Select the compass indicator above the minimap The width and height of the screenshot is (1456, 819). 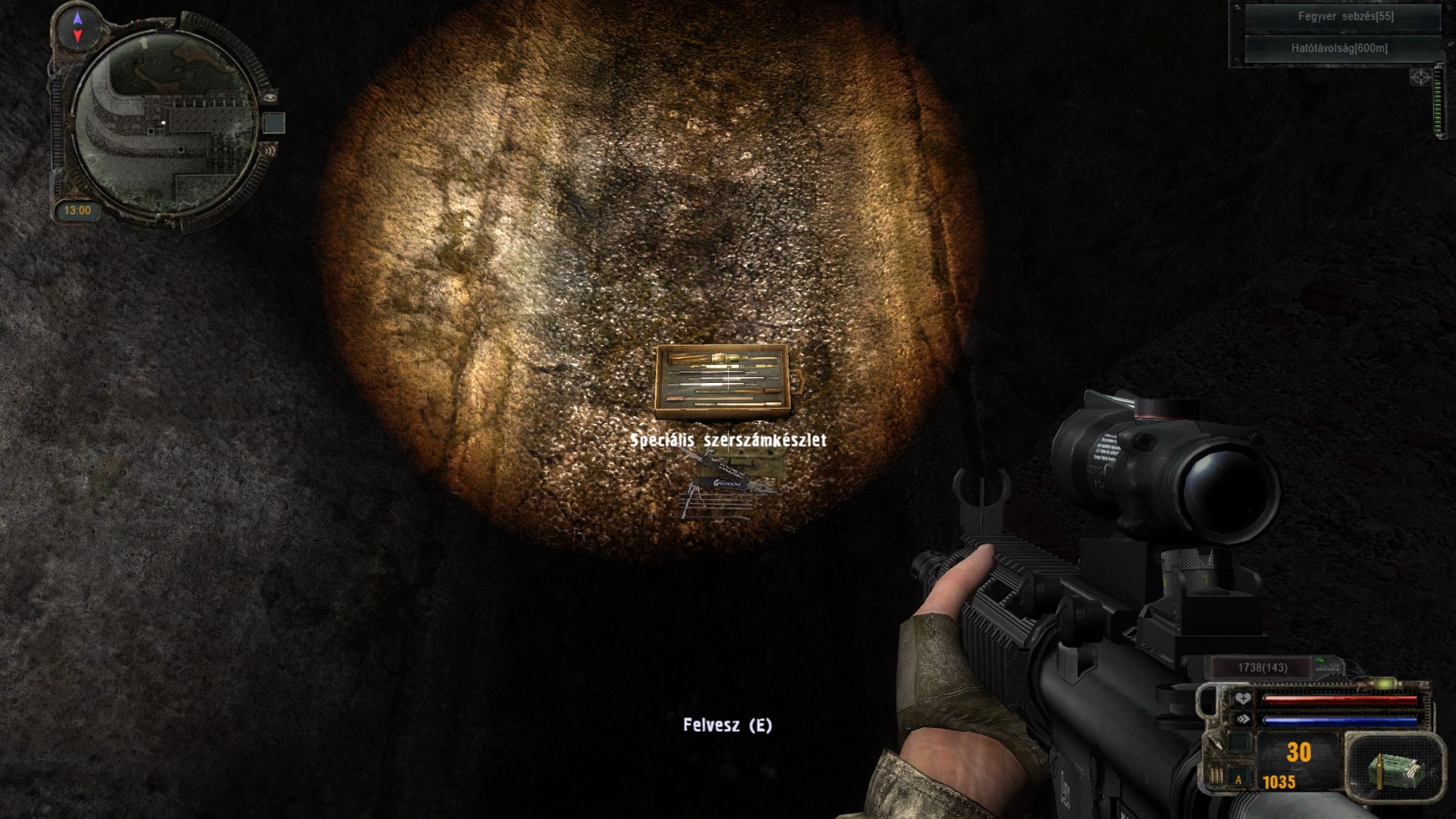77,26
